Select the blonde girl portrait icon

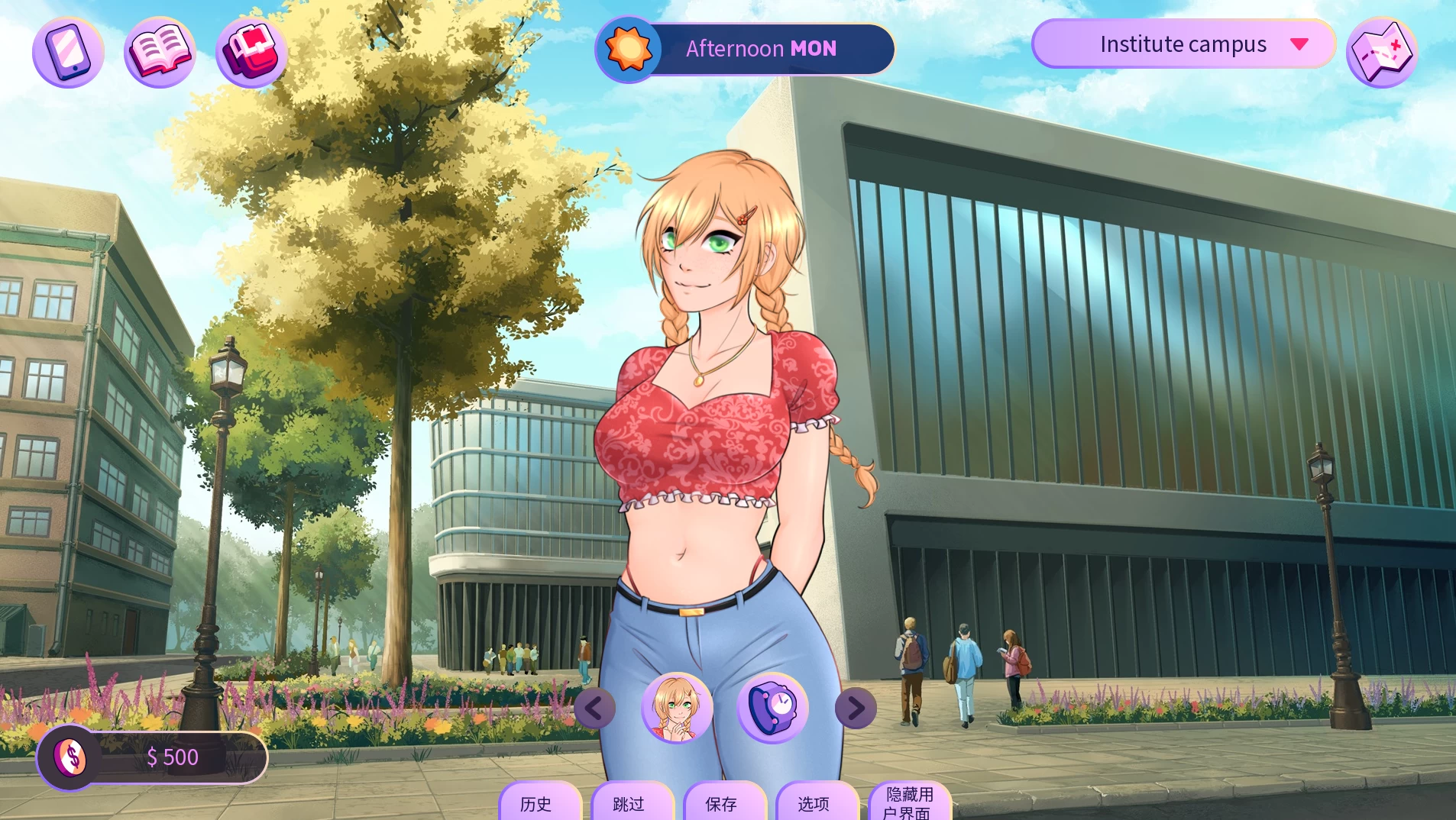click(x=677, y=708)
